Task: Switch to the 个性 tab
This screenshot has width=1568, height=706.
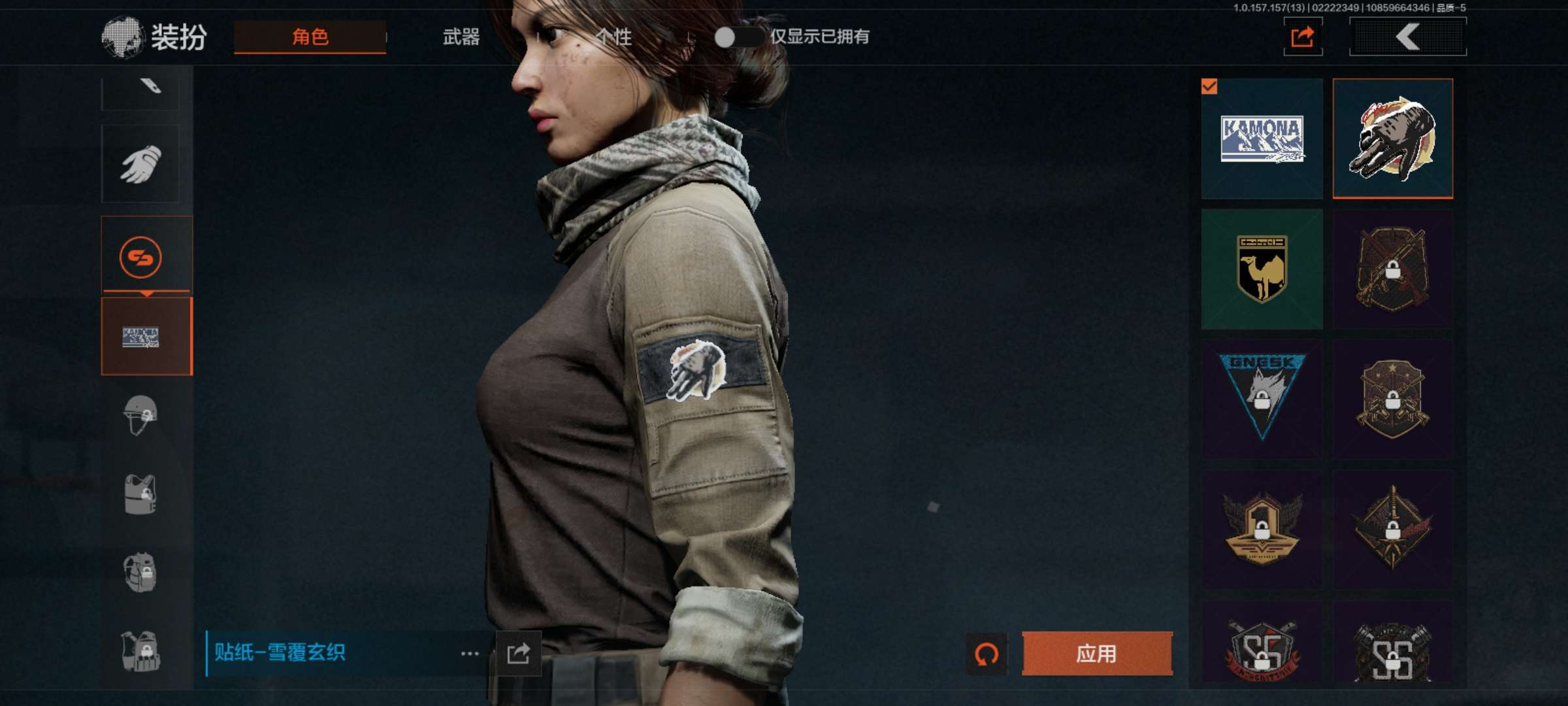Action: [614, 37]
